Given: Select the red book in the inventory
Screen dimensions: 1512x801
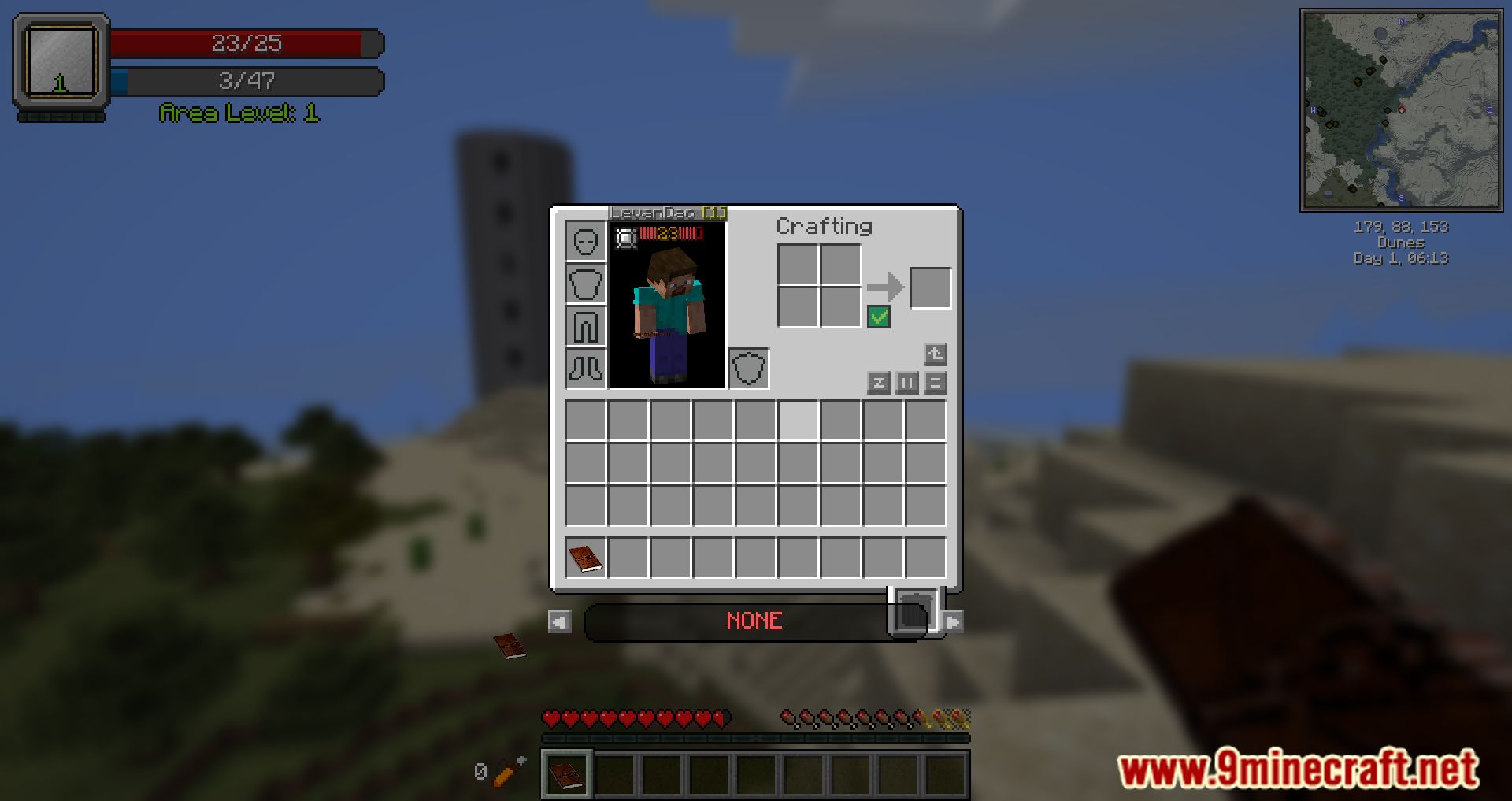Looking at the screenshot, I should pos(586,558).
